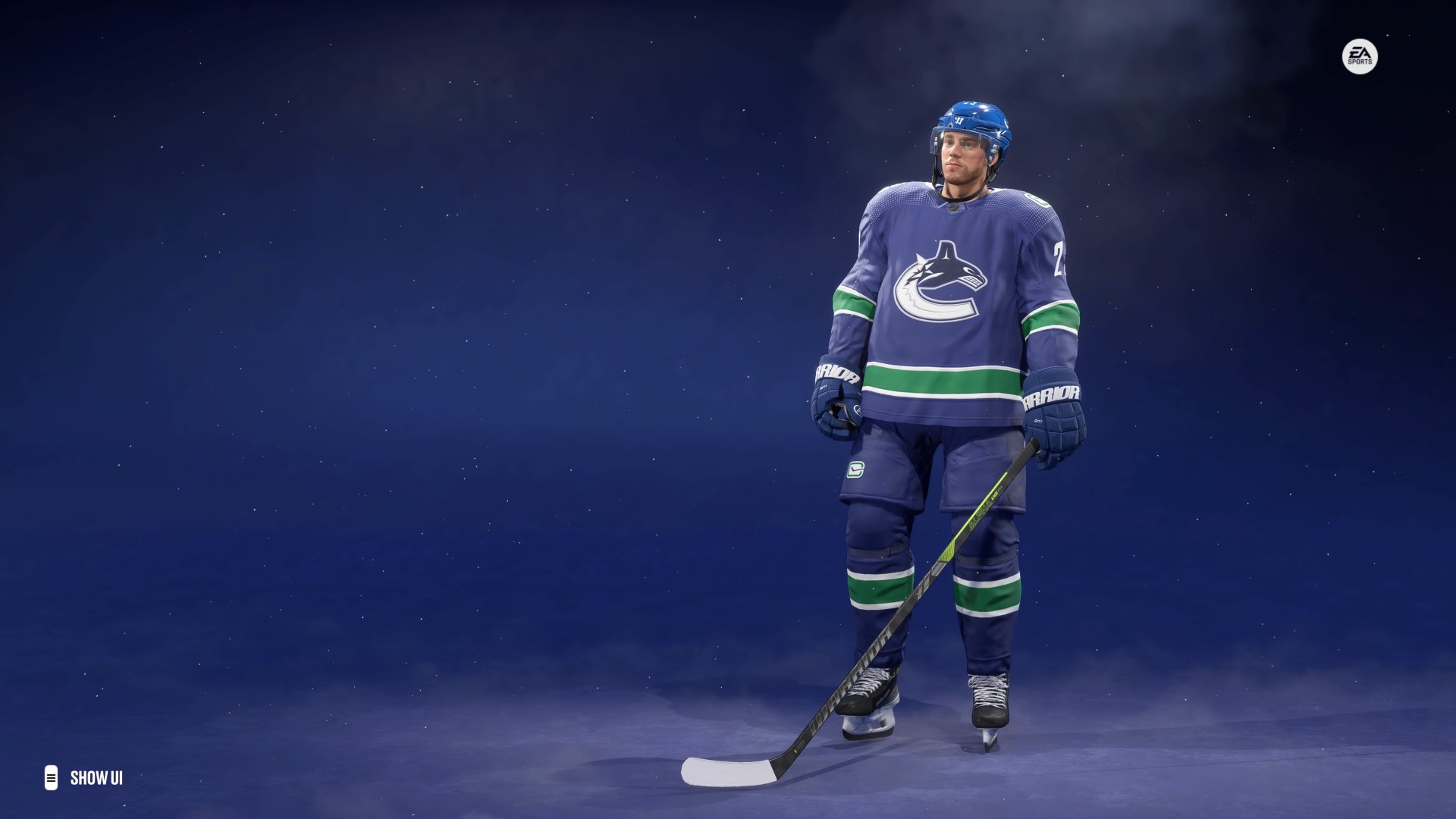Show the hidden UI
Screen dimensions: 1456x819
[84, 778]
